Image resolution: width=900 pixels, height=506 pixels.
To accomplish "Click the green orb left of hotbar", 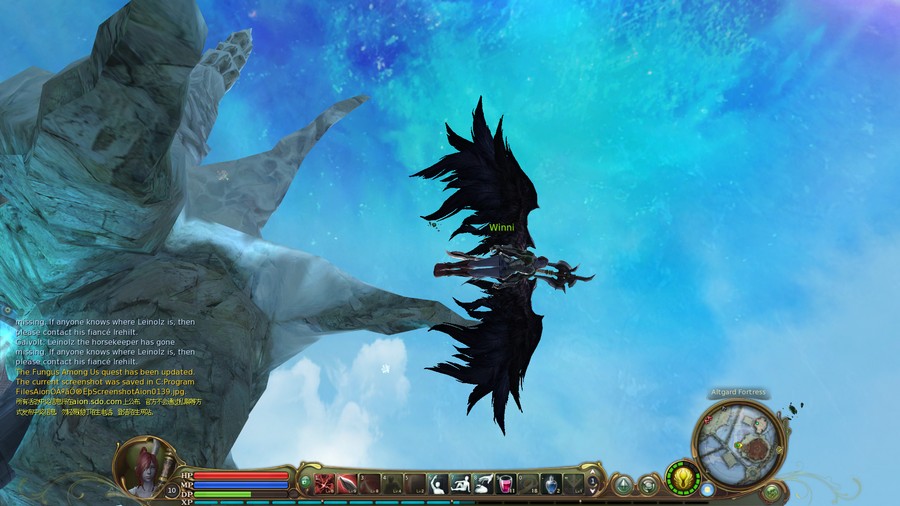I will tap(305, 482).
